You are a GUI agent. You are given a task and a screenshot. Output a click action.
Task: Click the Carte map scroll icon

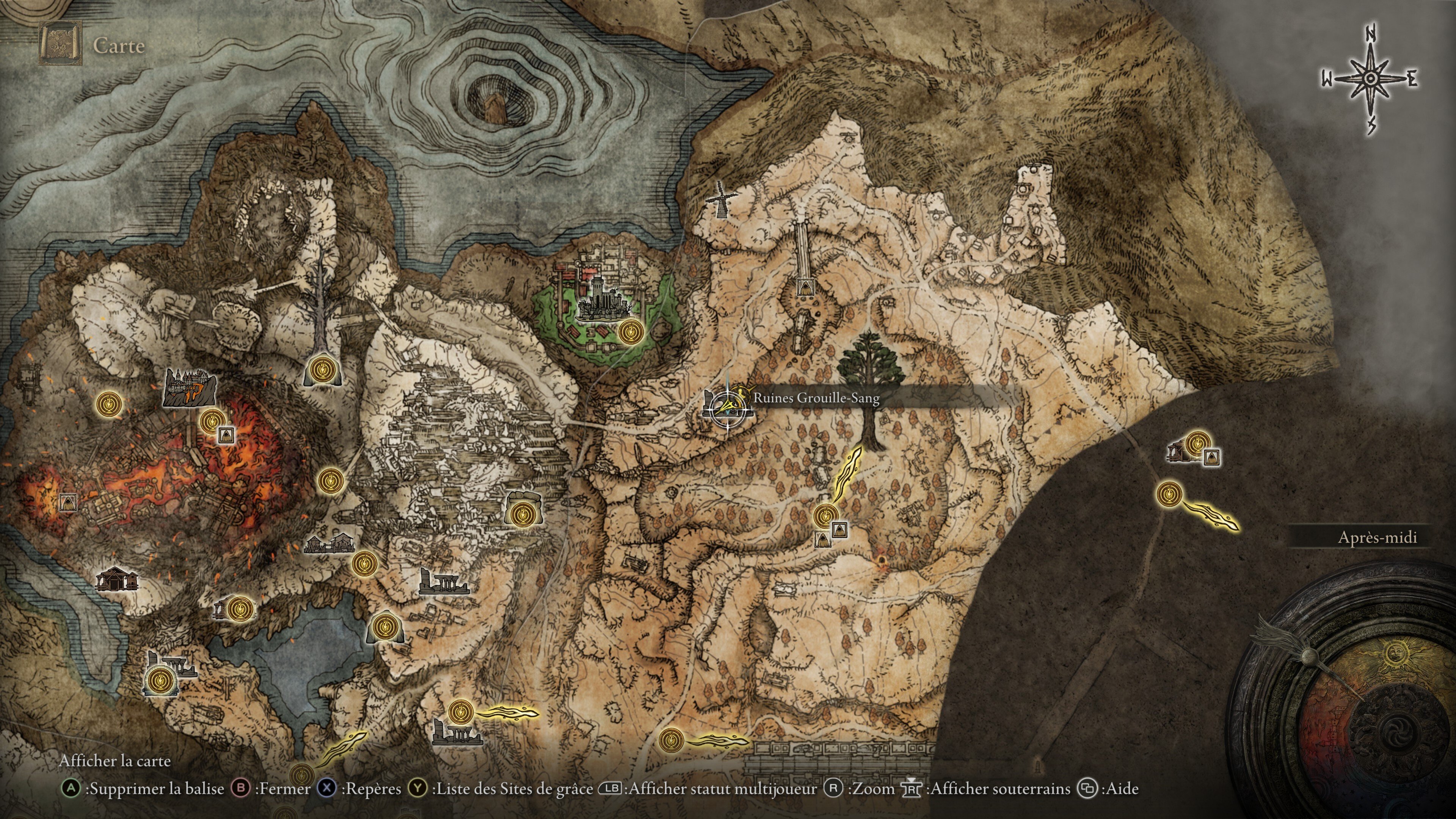[61, 44]
